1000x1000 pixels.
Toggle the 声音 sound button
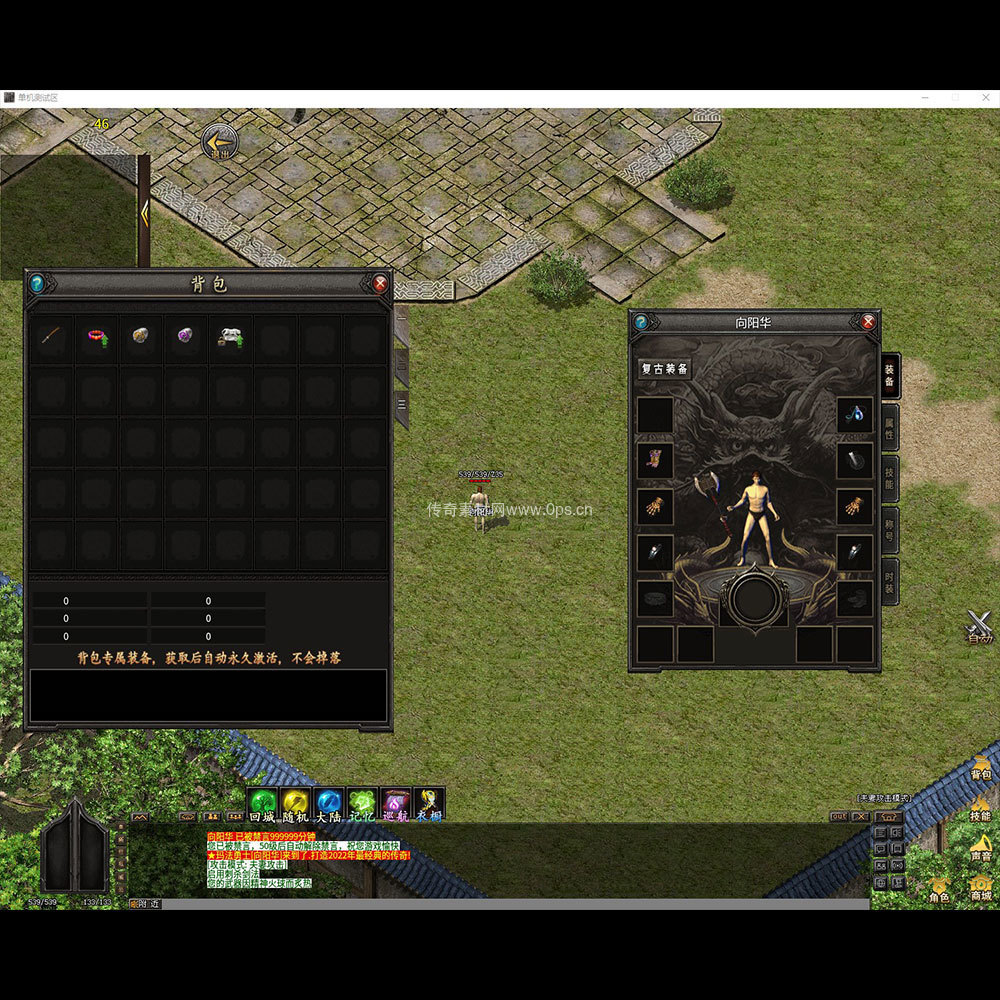[x=980, y=847]
